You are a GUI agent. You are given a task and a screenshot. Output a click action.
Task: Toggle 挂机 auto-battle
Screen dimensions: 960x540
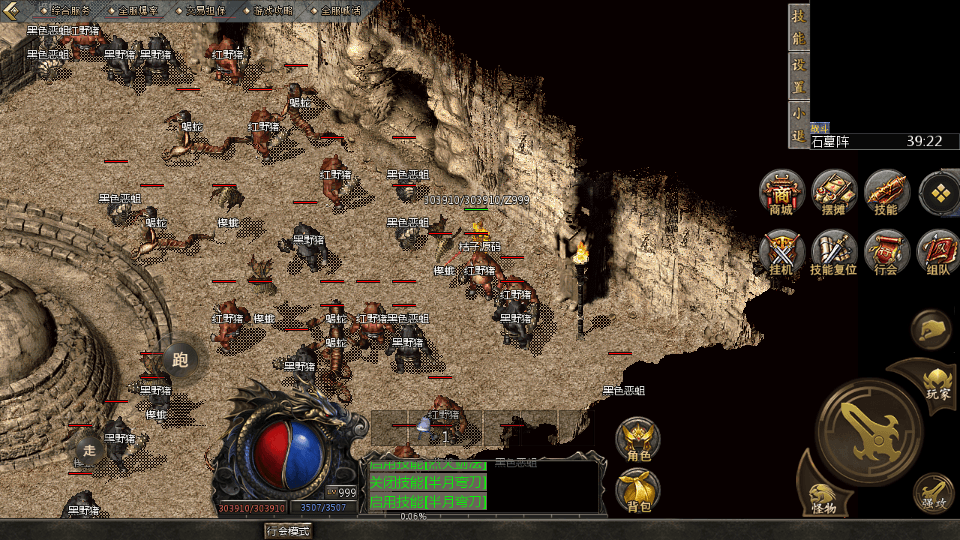tap(781, 253)
